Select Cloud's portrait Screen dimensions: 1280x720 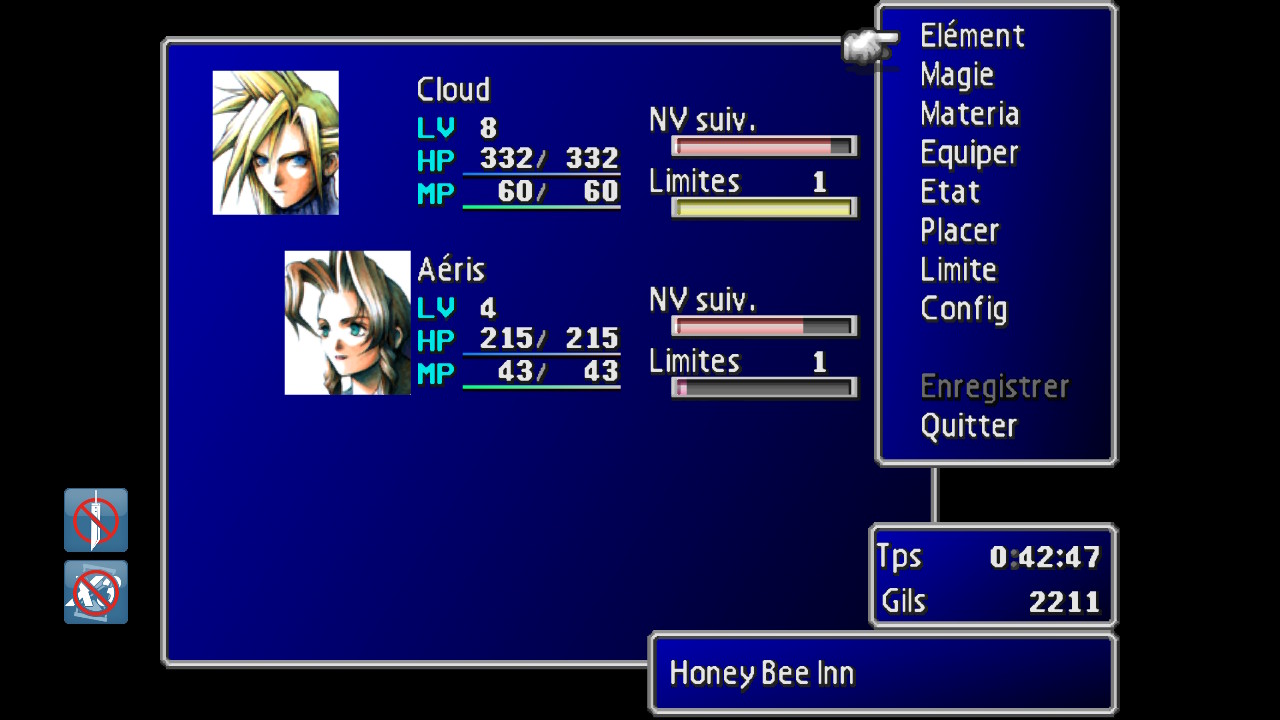coord(276,143)
